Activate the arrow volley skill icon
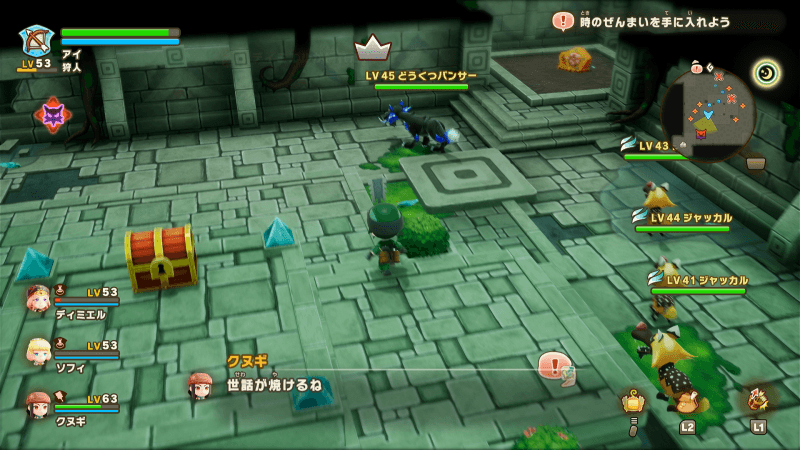 [756, 399]
